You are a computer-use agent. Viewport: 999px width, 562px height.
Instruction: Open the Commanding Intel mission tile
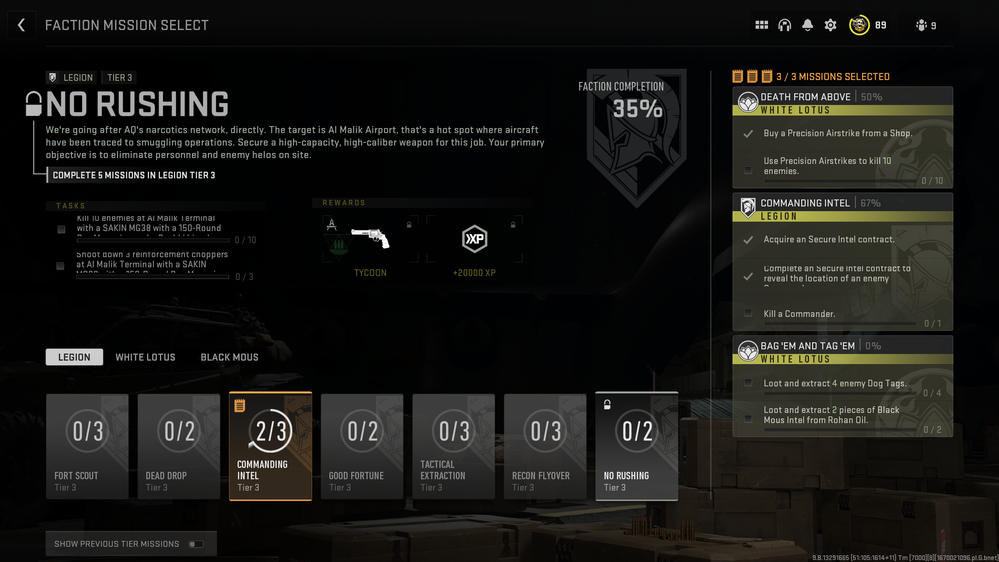pos(270,446)
